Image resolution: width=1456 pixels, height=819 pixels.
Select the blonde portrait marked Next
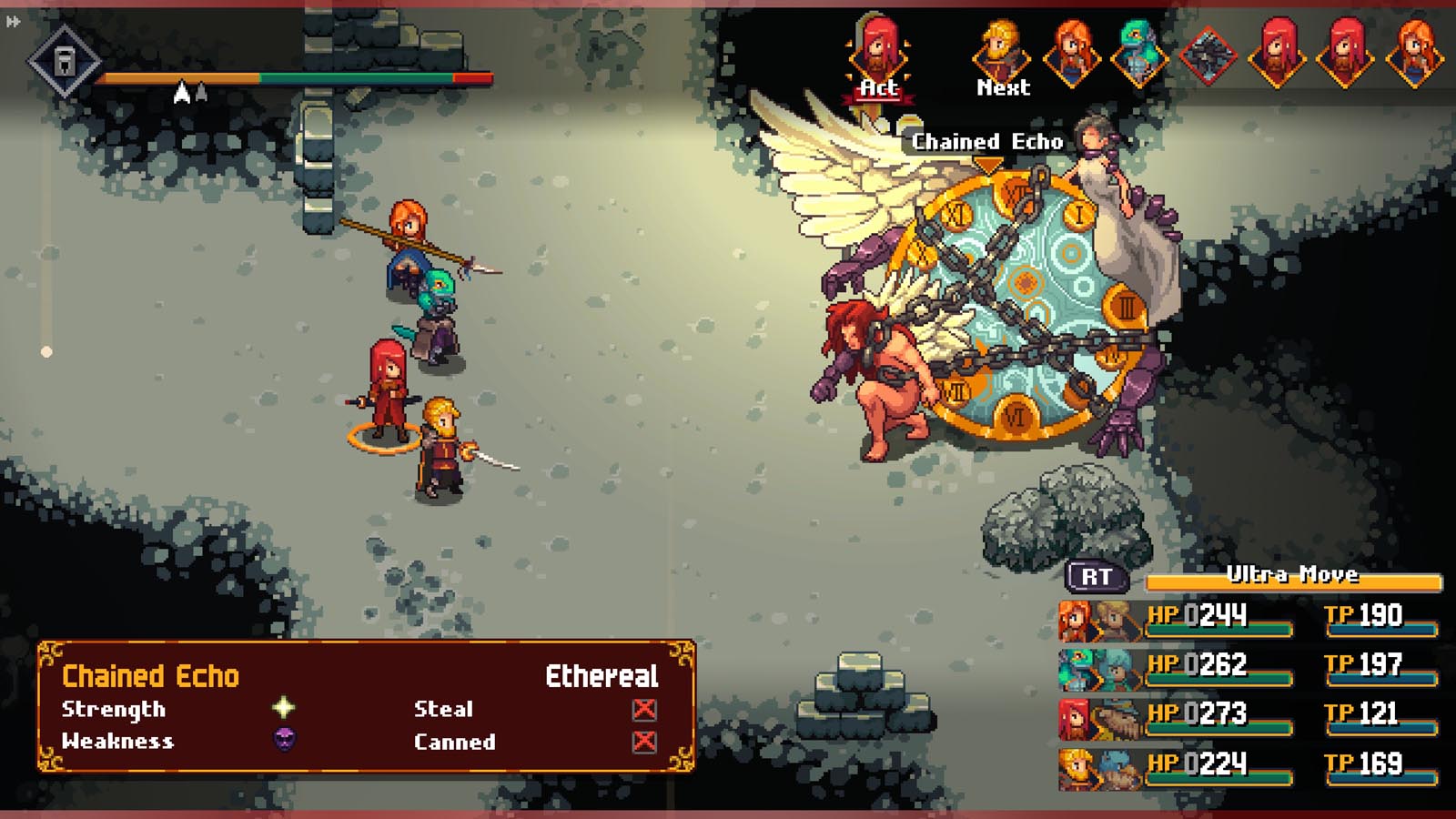[x=1002, y=55]
